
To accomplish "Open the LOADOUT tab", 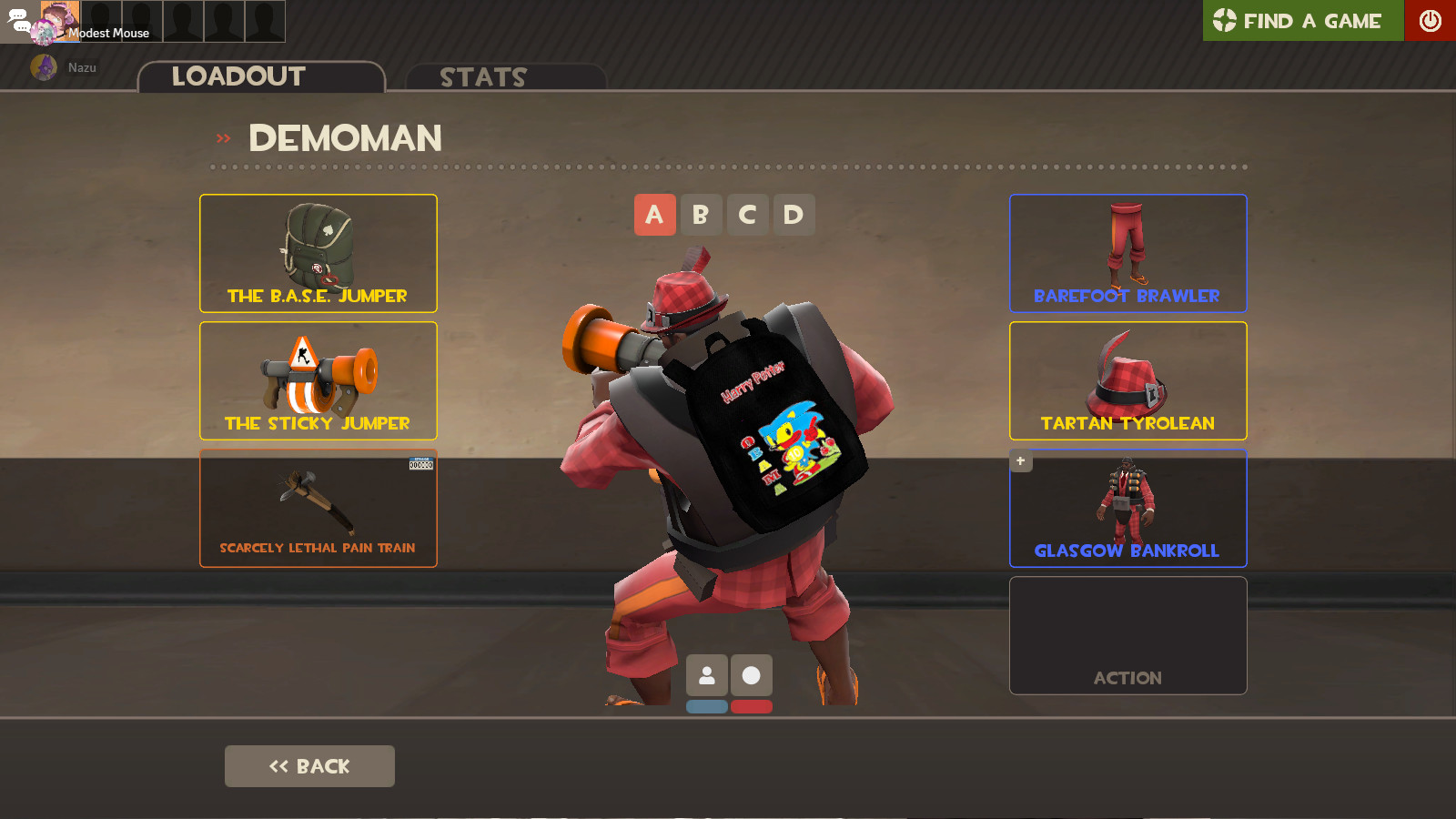I will [x=238, y=76].
